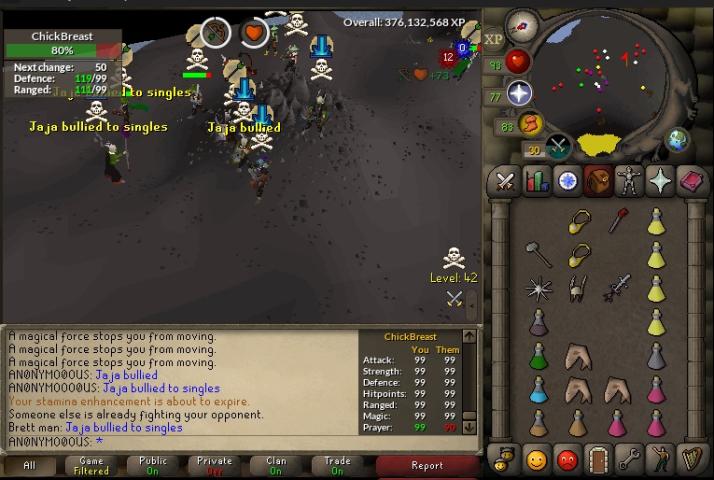Toggle the Public chat filter
714x480 pixels.
[153, 465]
